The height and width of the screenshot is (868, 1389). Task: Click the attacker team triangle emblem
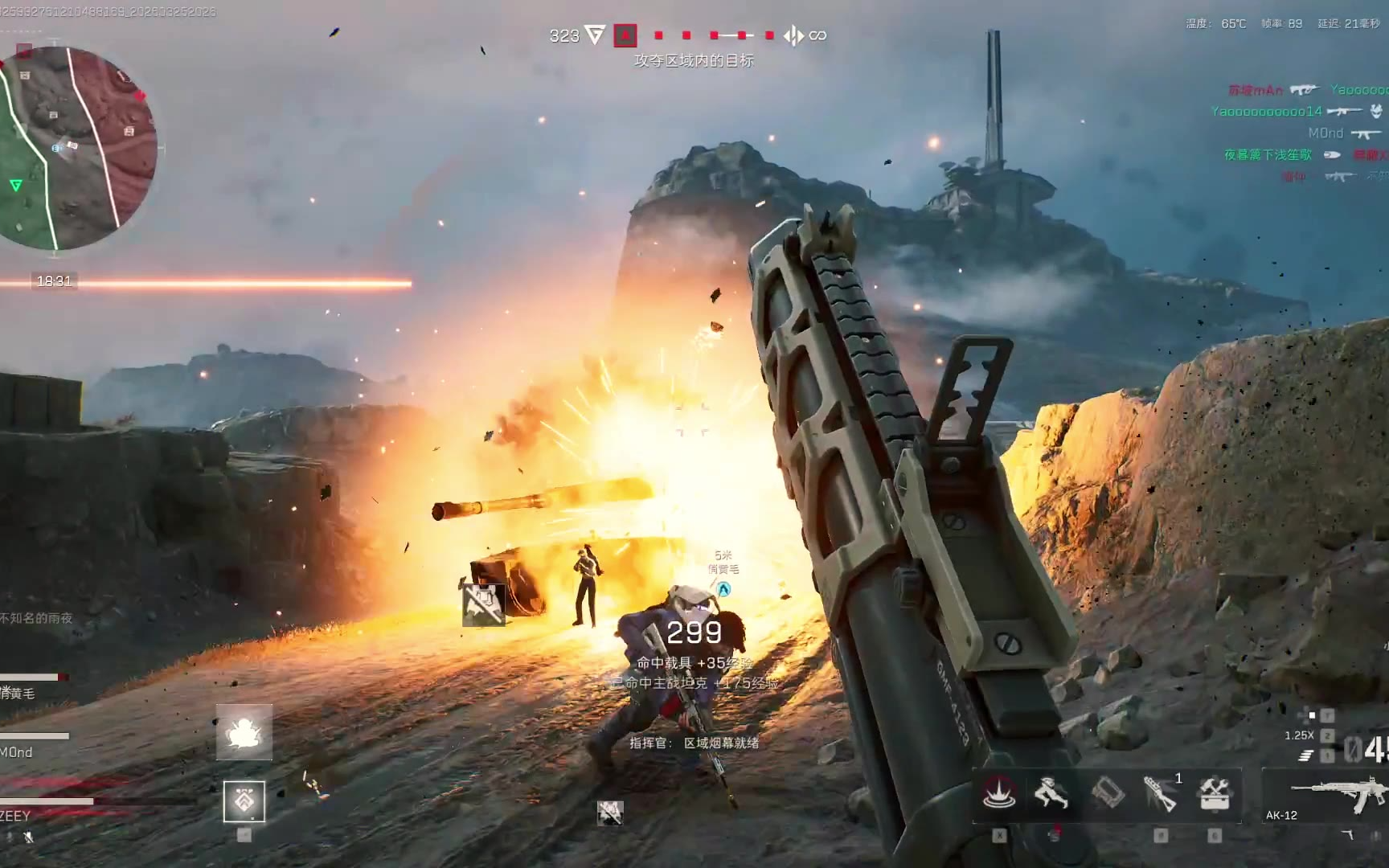coord(595,35)
